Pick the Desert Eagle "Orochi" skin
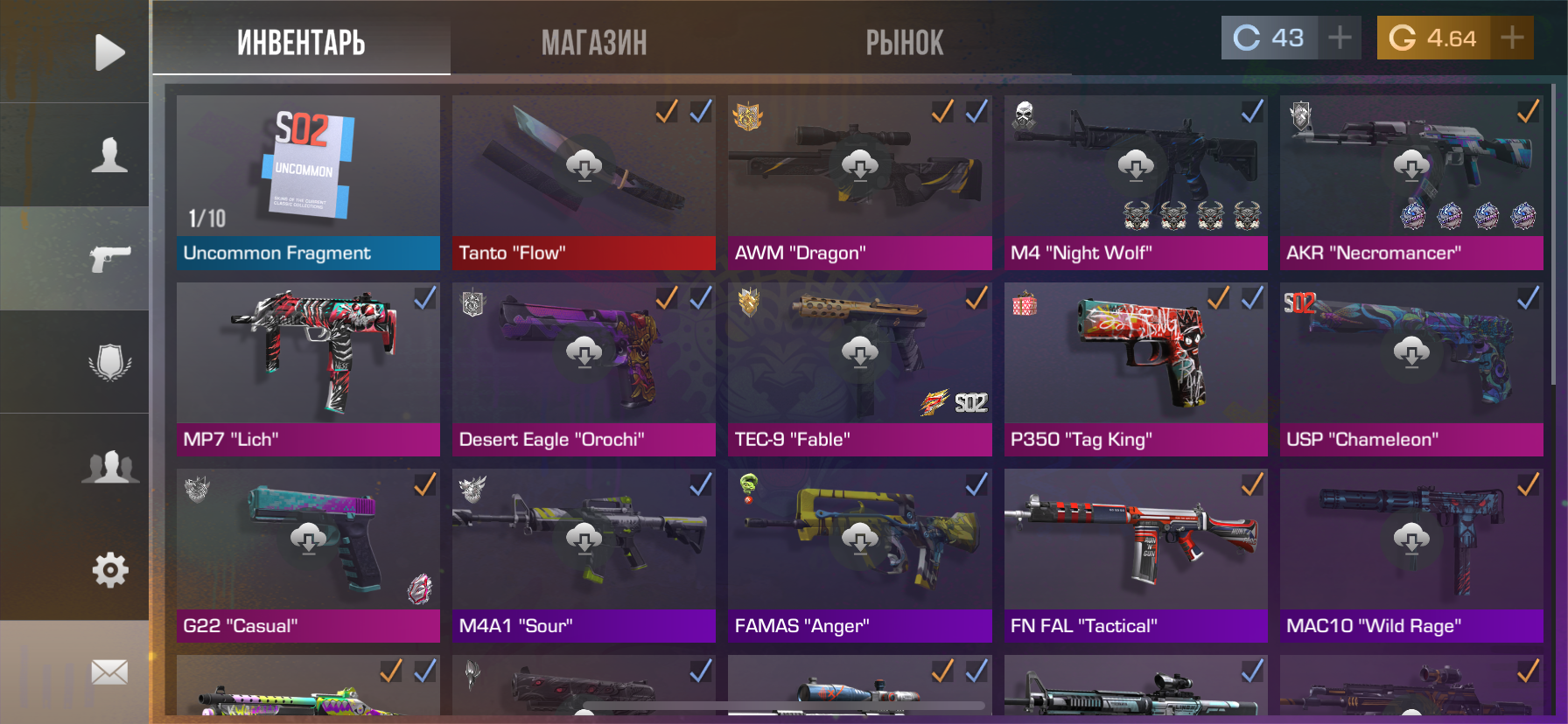1568x724 pixels. click(584, 368)
